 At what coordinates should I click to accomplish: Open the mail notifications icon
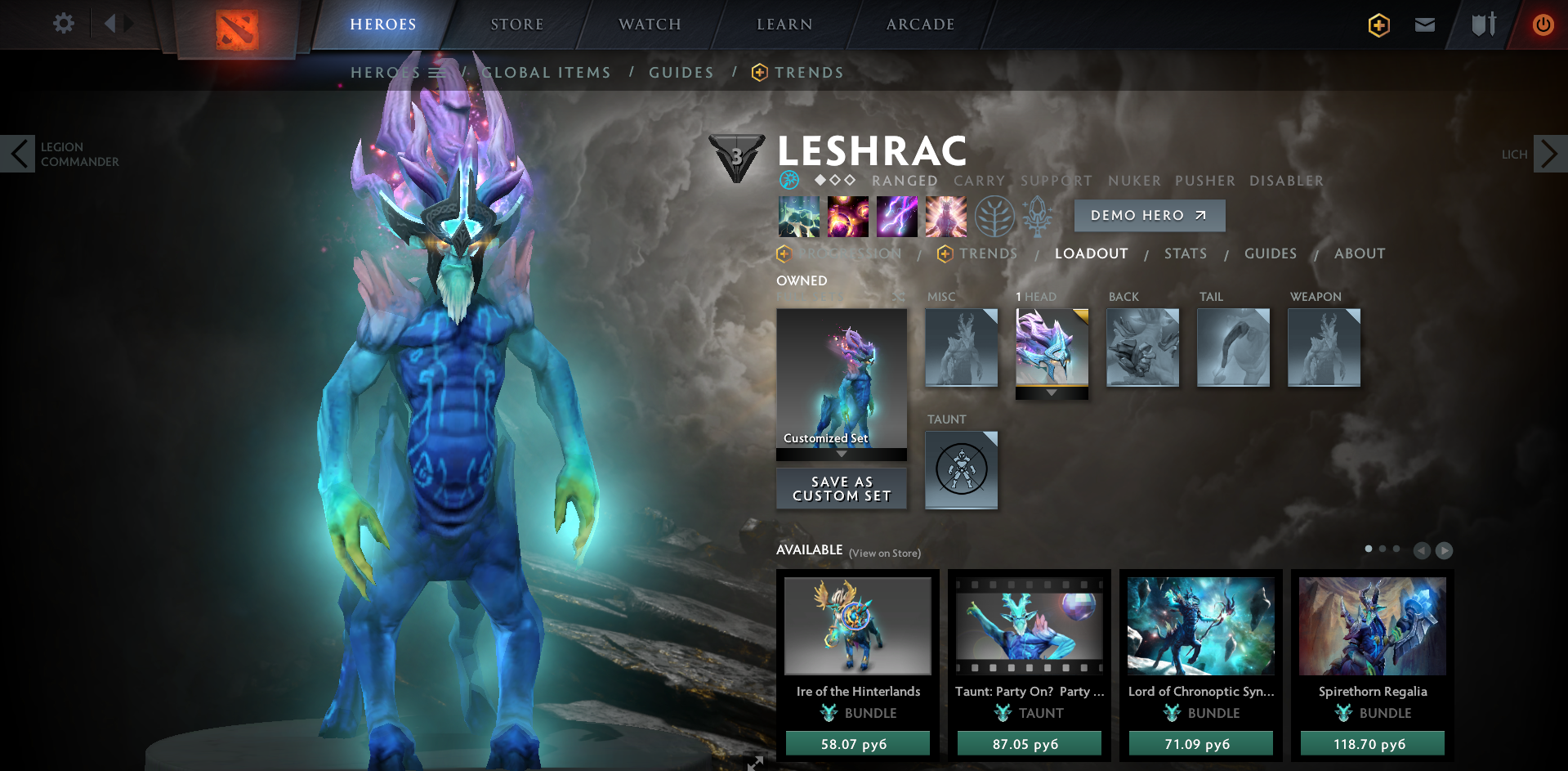pyautogui.click(x=1424, y=25)
